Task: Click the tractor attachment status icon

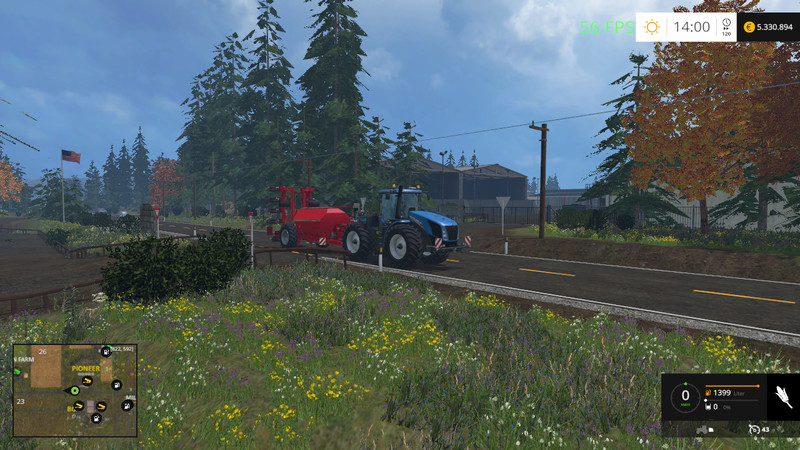Action: click(701, 429)
